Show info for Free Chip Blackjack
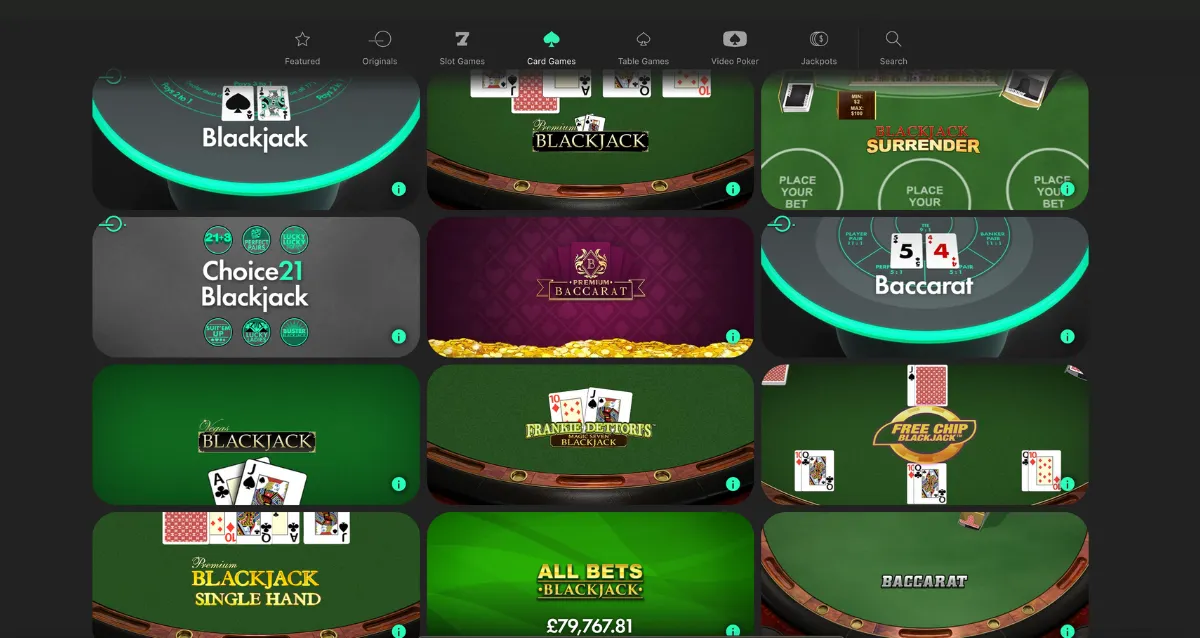The height and width of the screenshot is (638, 1200). click(x=1067, y=485)
